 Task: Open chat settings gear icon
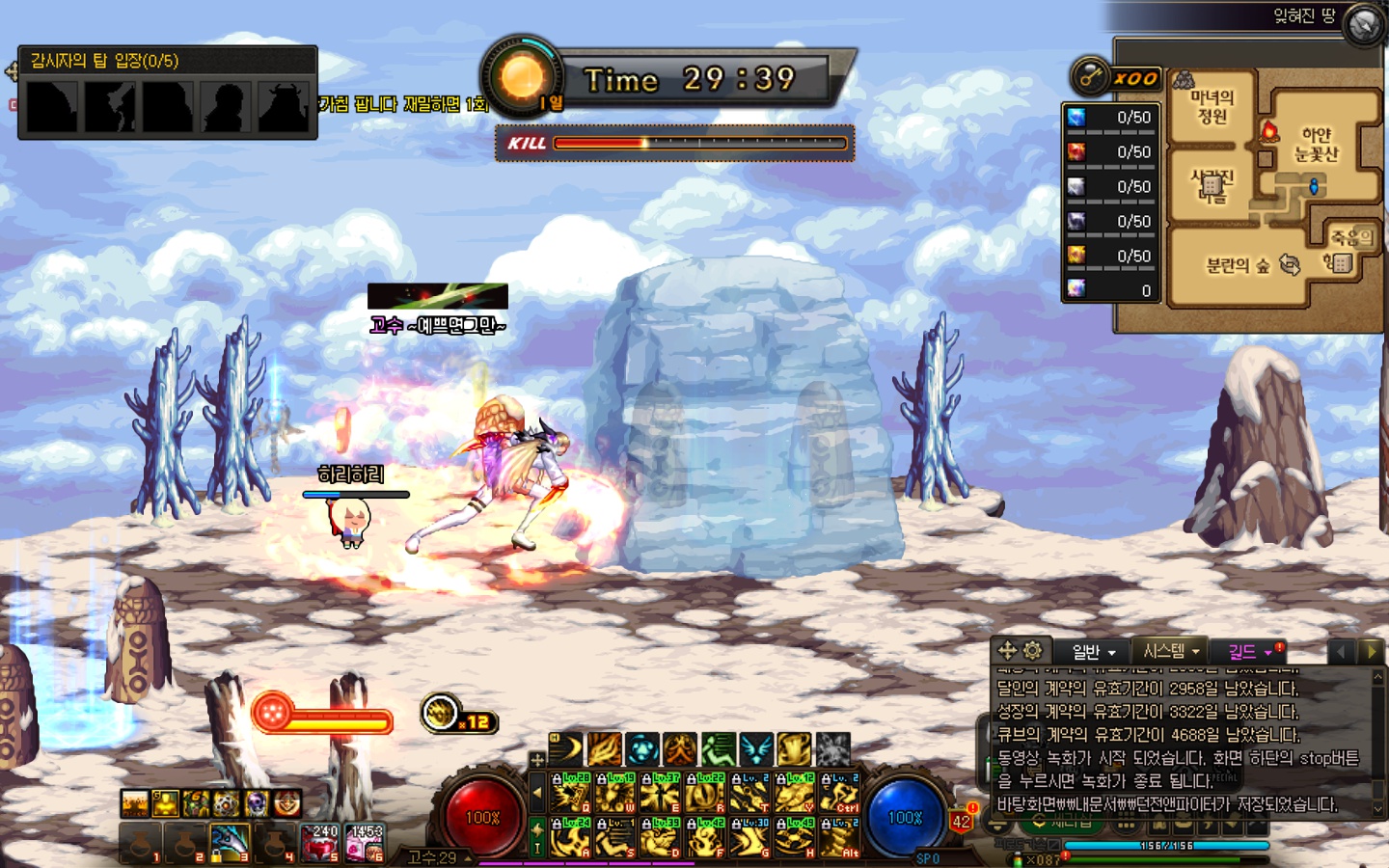[1032, 651]
